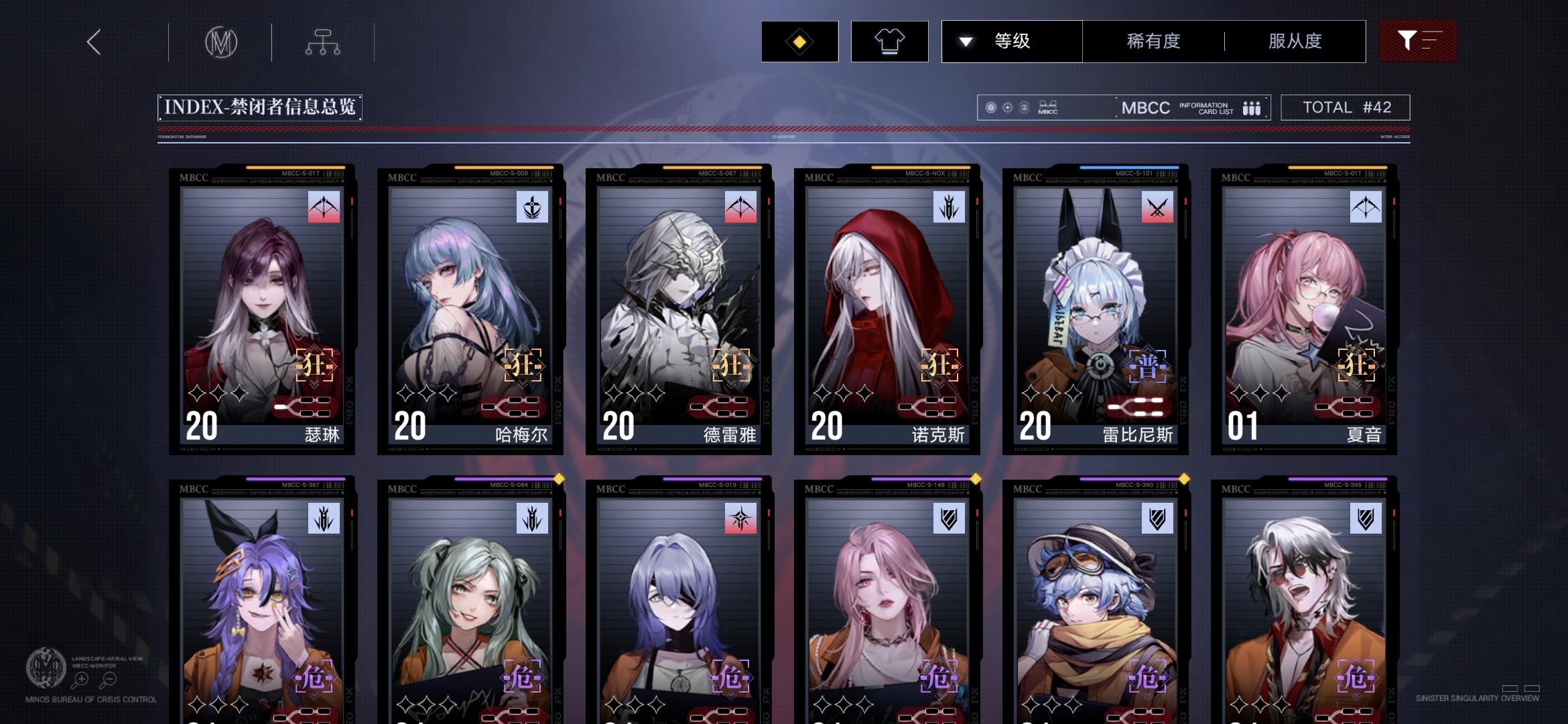
Task: Open the 等级 sort dropdown
Action: [1012, 41]
